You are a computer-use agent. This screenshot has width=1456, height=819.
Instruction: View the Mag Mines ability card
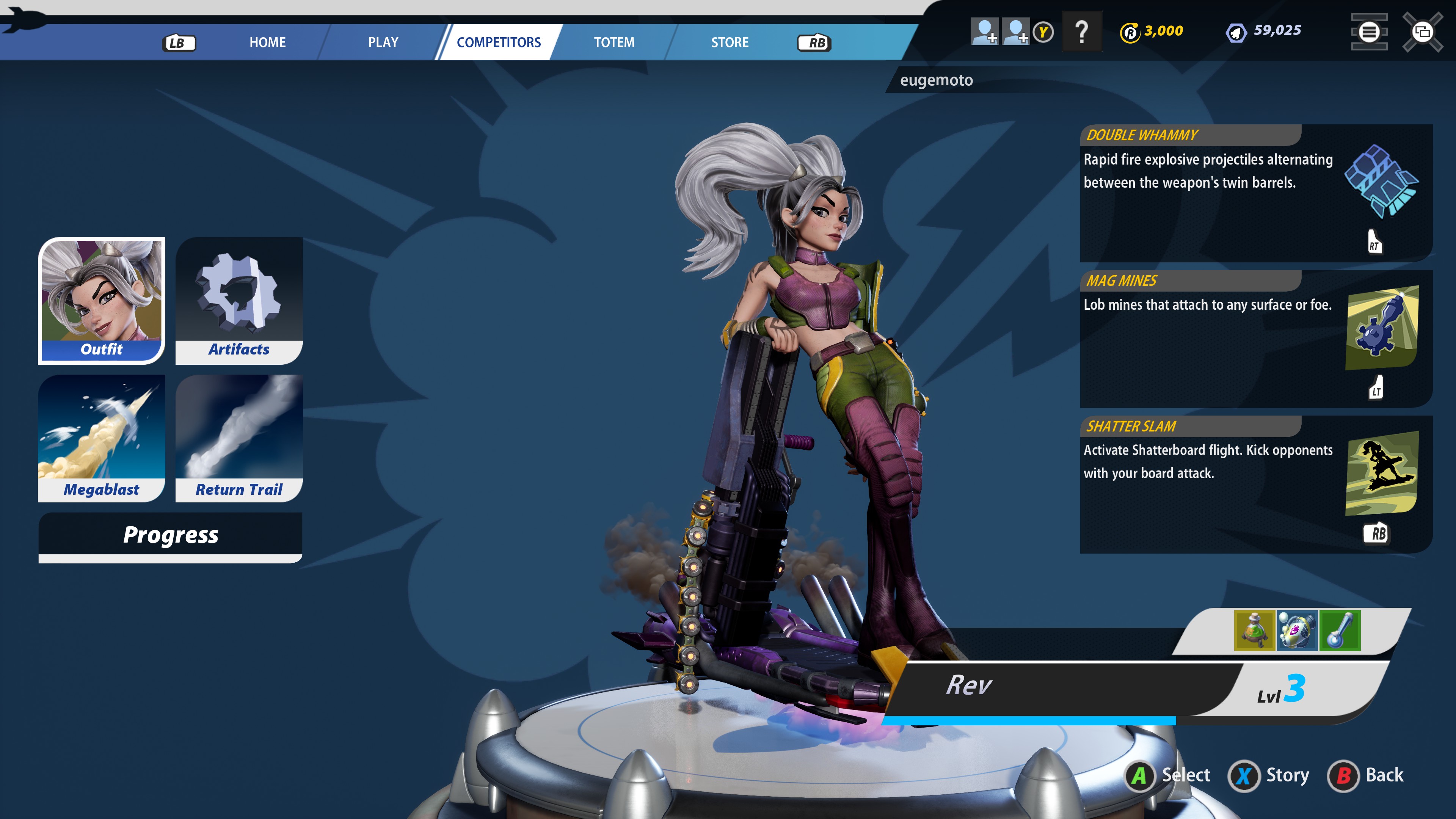click(x=1255, y=339)
